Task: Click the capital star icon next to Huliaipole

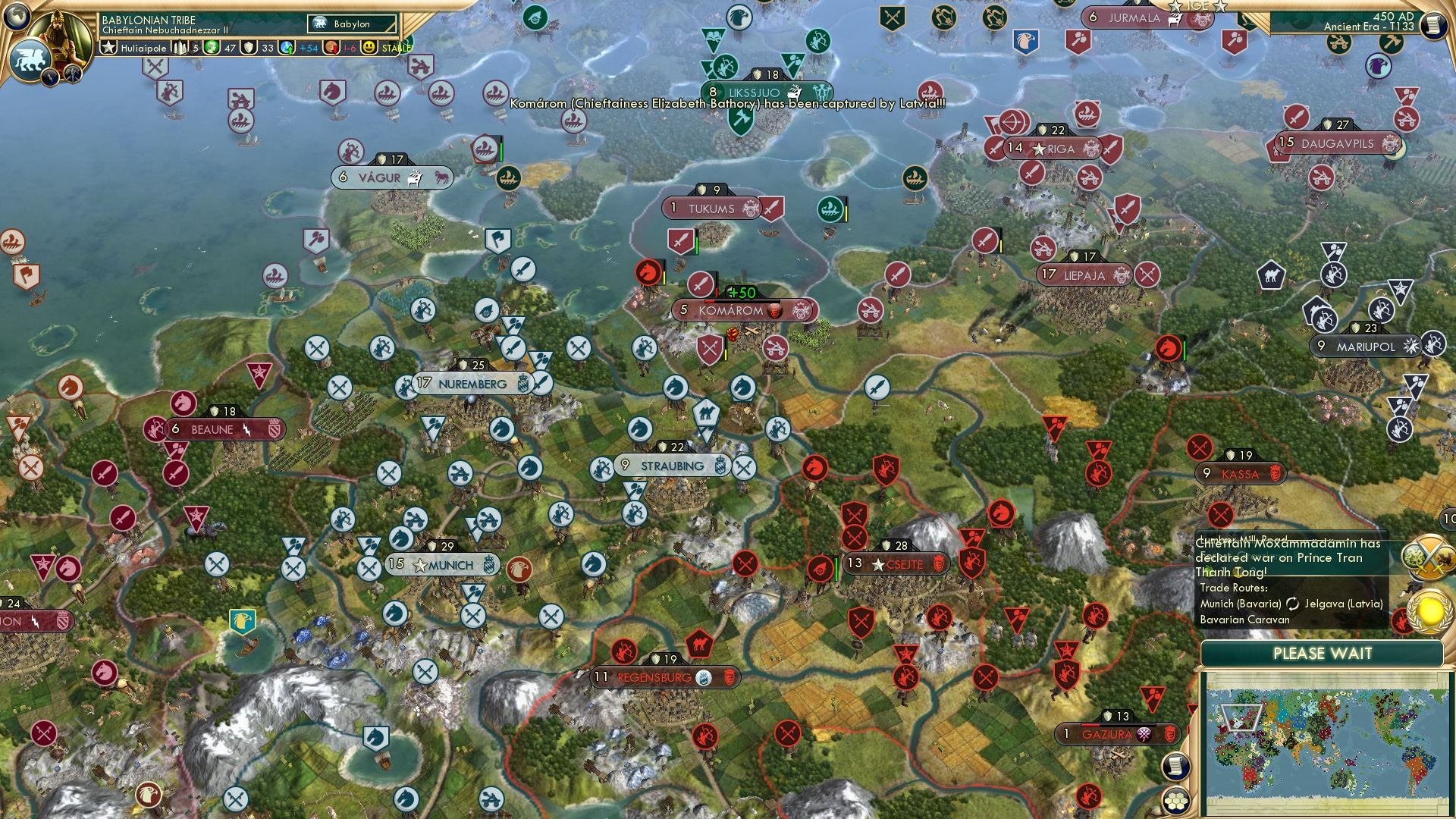Action: (109, 47)
